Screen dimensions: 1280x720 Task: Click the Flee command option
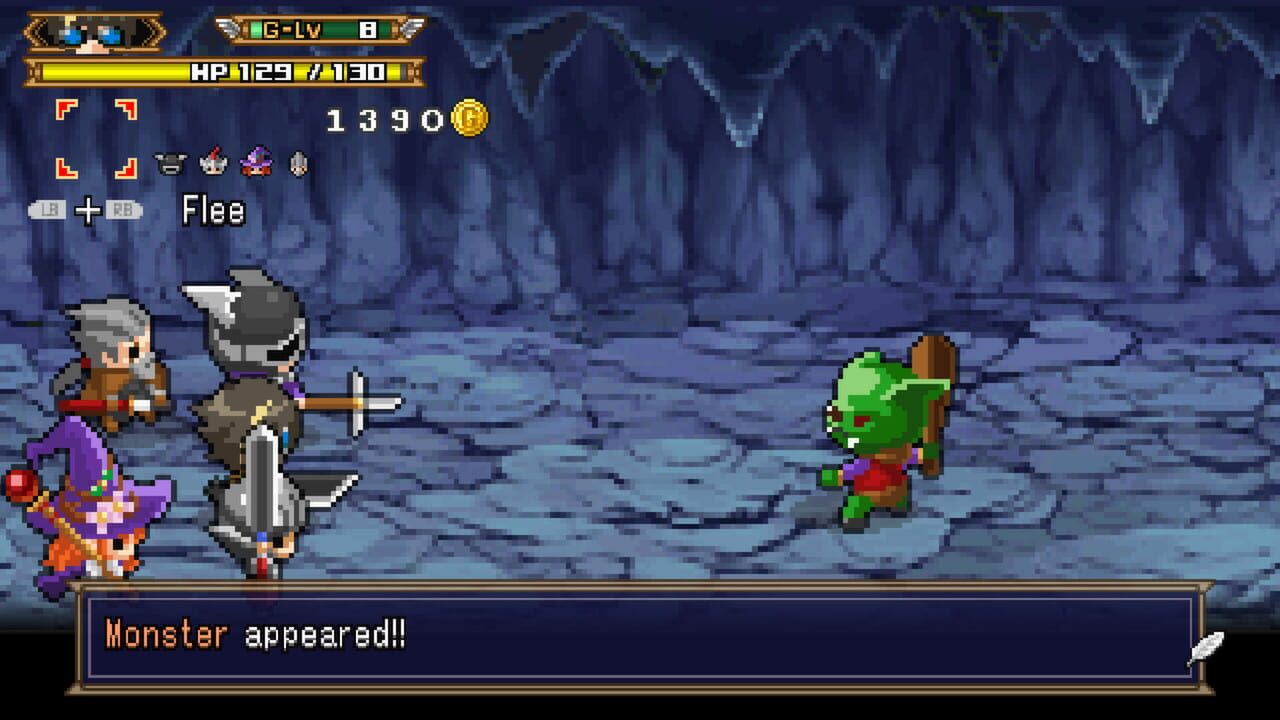(213, 212)
